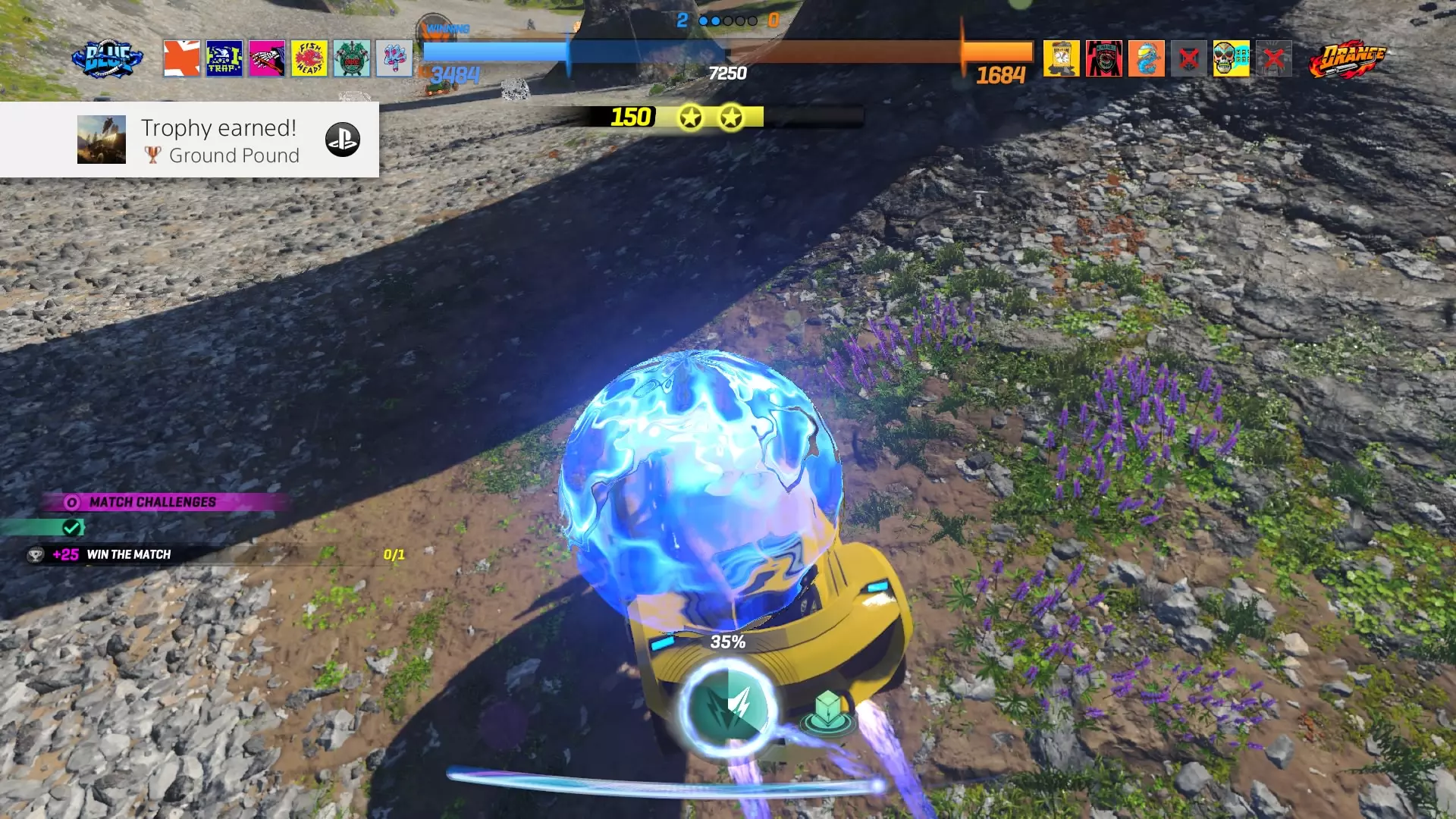Select the sugar skull player emblem
The width and height of the screenshot is (1456, 819).
[x=1232, y=58]
